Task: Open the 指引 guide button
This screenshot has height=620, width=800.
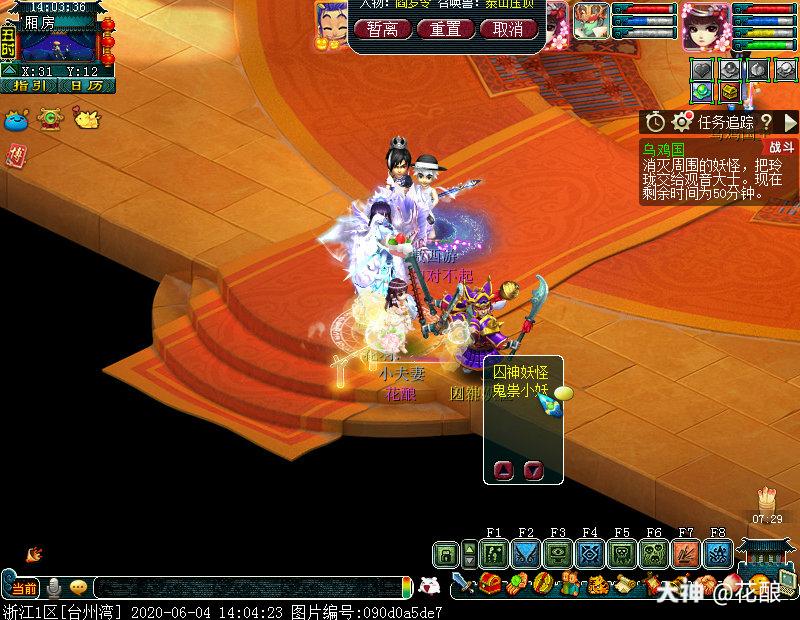Action: [x=31, y=85]
